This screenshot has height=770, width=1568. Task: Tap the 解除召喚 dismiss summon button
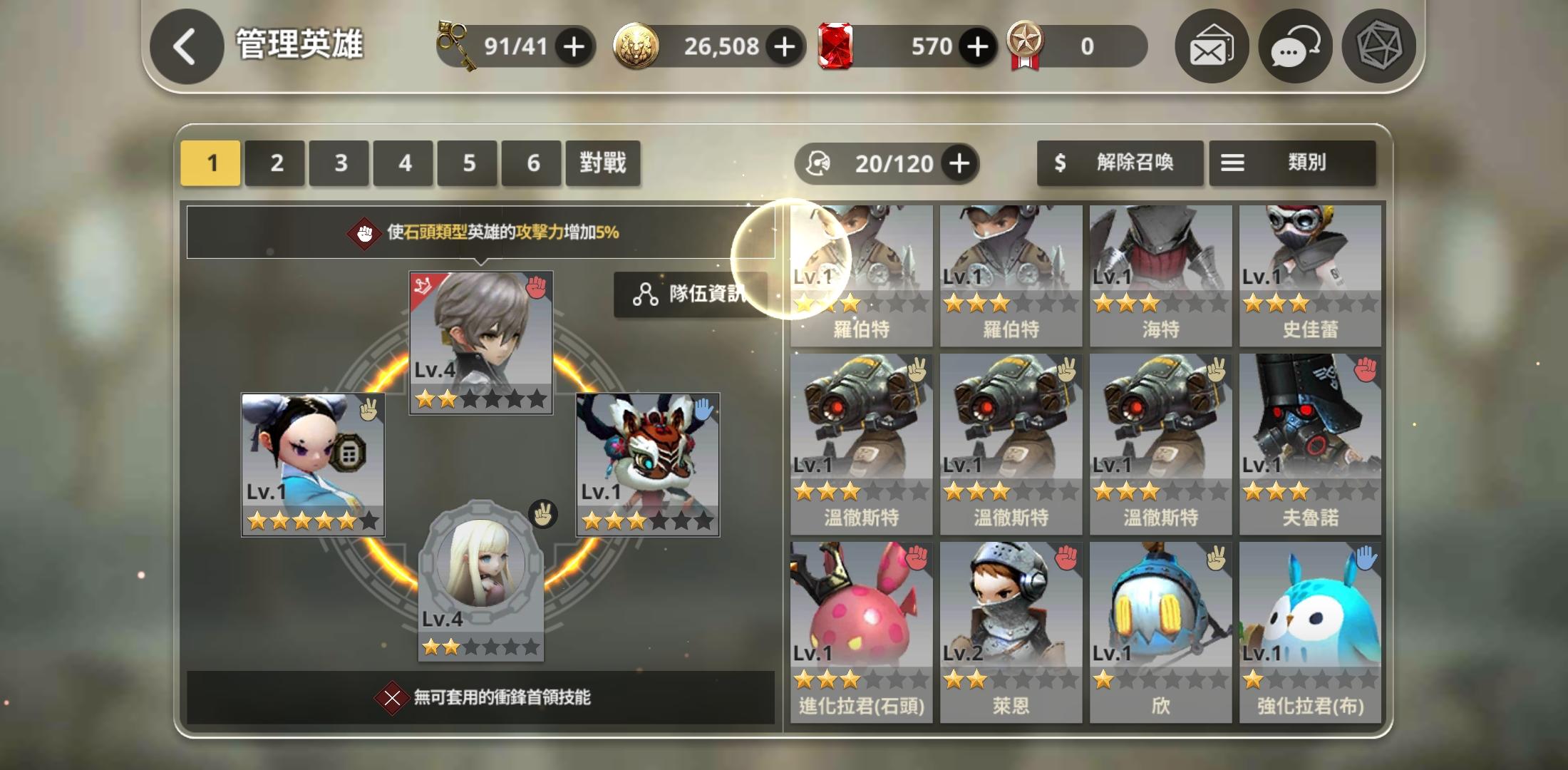pos(1120,163)
